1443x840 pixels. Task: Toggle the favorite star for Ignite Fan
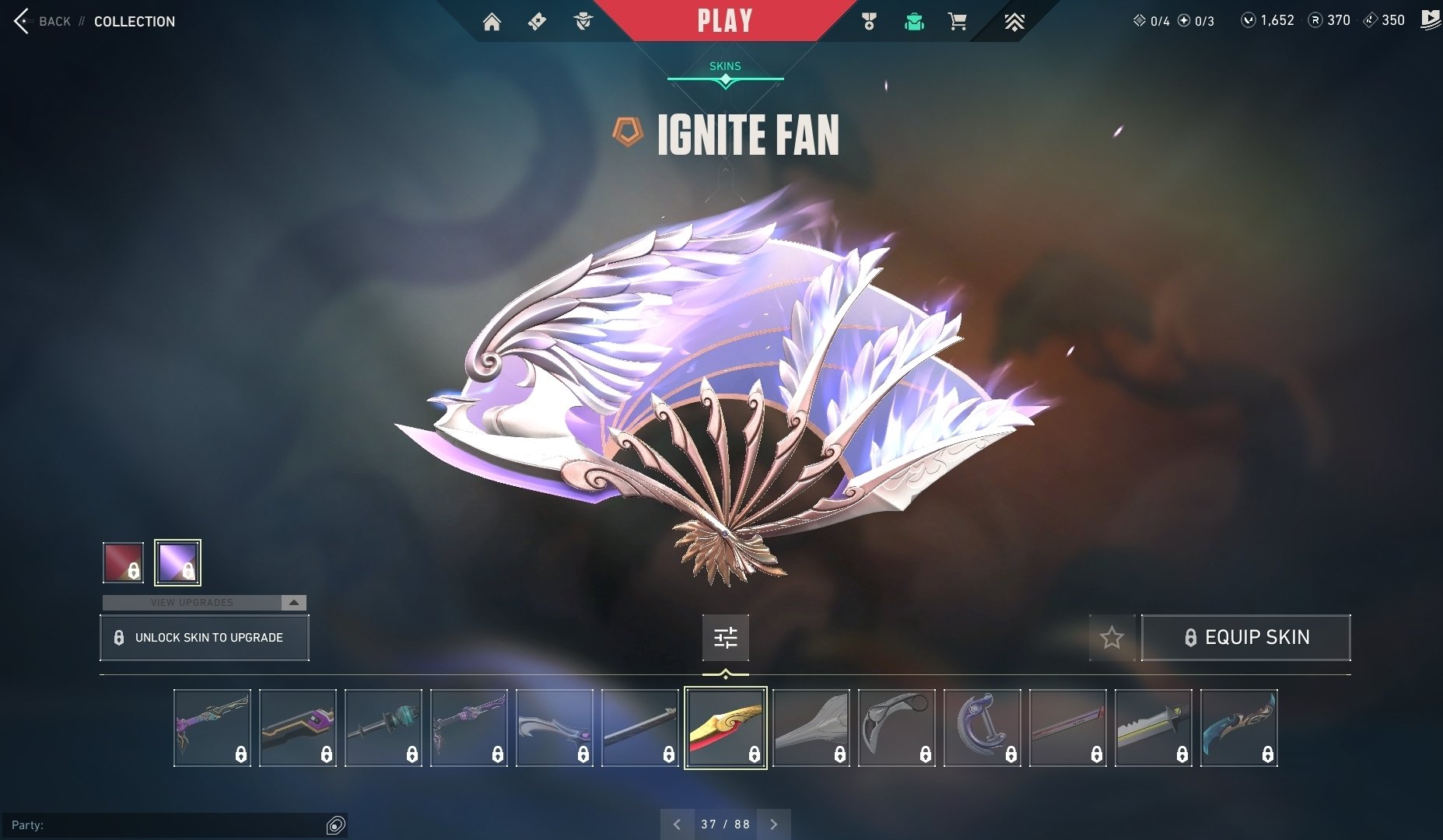(1111, 637)
